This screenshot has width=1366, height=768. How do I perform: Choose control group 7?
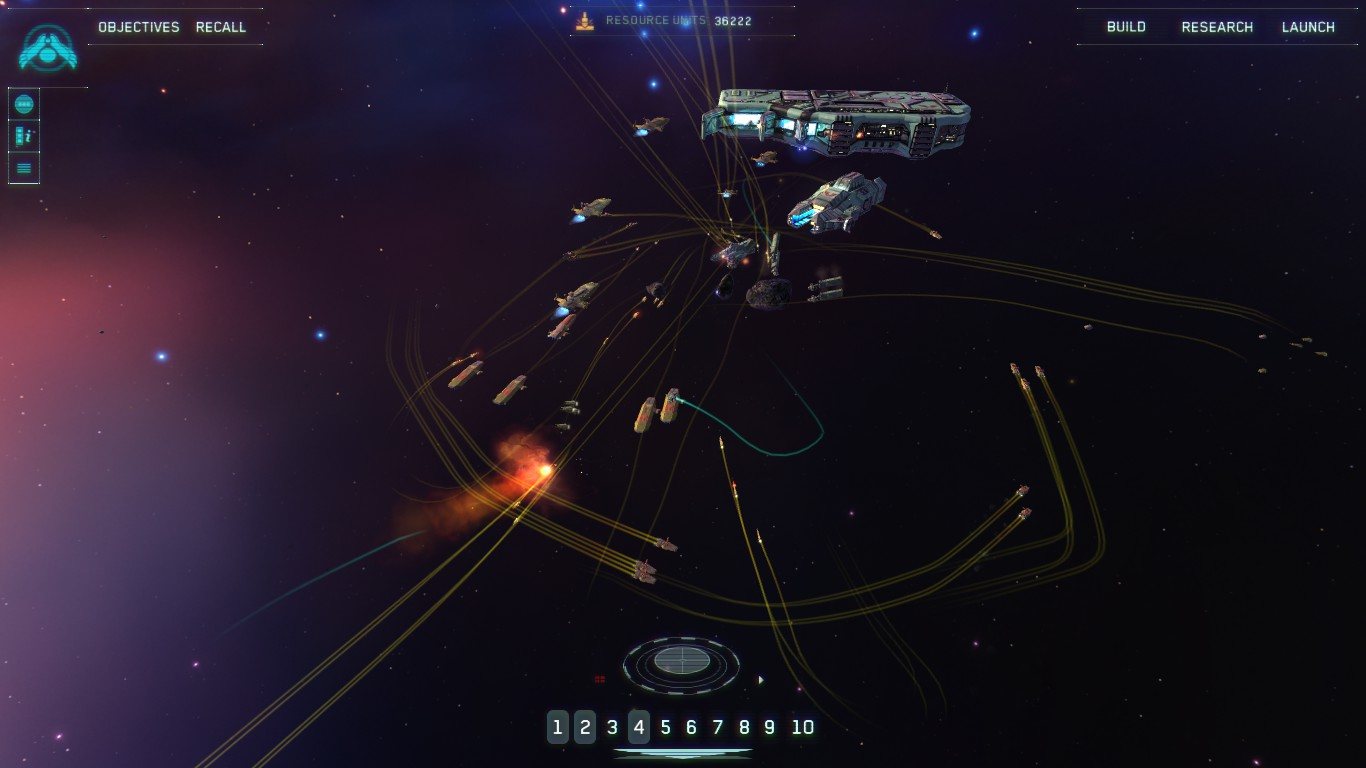pos(717,727)
